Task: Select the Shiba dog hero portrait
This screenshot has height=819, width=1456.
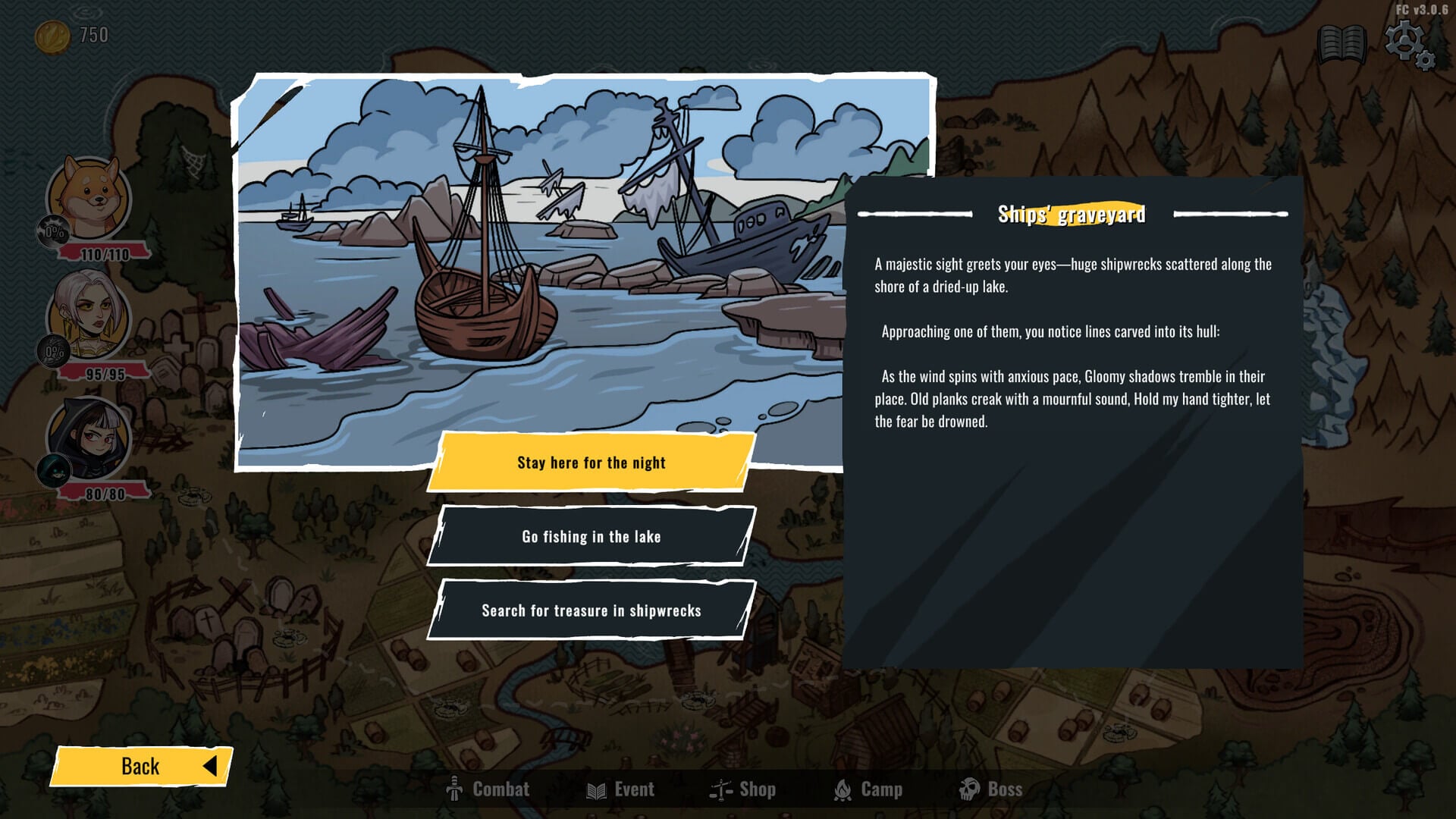Action: pyautogui.click(x=89, y=197)
